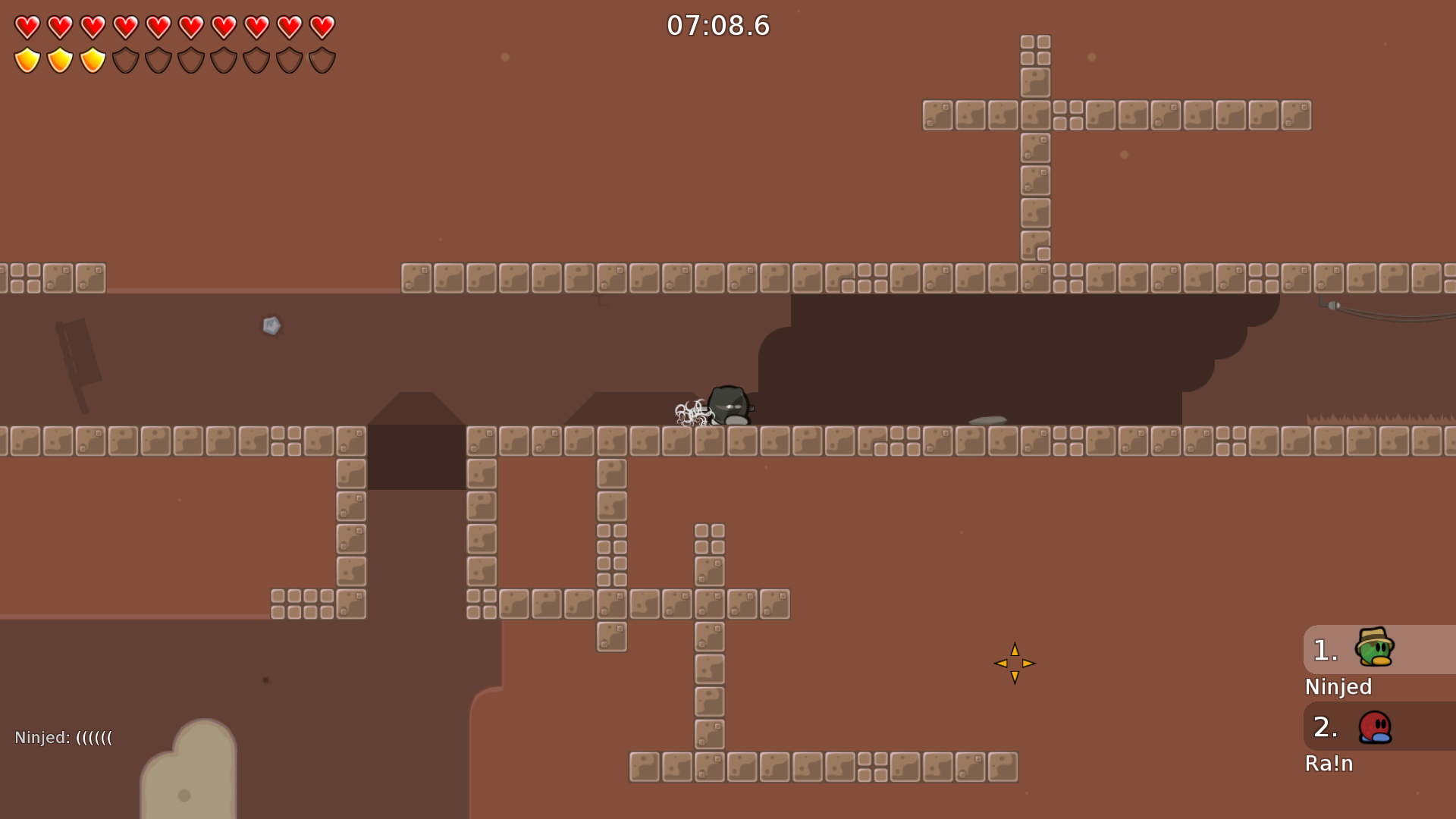Viewport: 1456px width, 819px height.
Task: Click the first red heart icon
Action: pyautogui.click(x=26, y=26)
